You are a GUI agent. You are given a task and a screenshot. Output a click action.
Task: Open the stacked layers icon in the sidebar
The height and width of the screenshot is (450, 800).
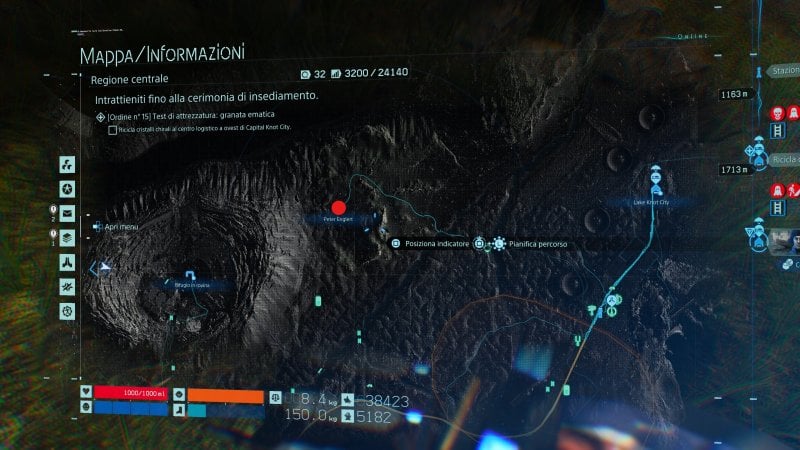point(67,238)
